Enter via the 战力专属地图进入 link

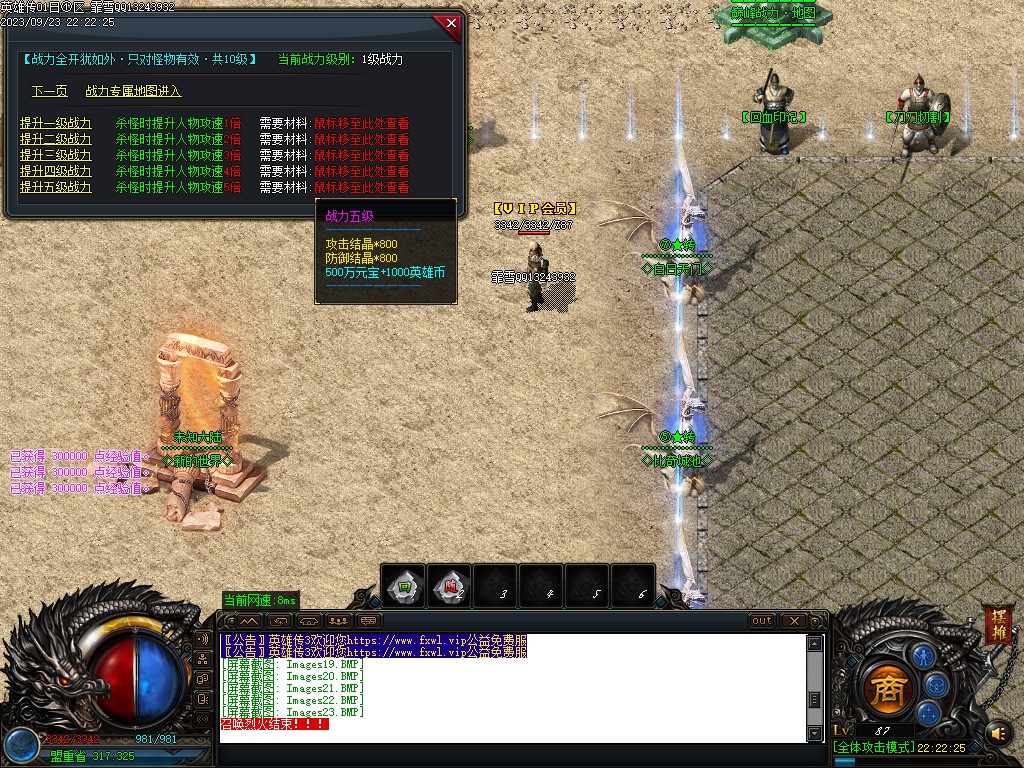[x=133, y=91]
